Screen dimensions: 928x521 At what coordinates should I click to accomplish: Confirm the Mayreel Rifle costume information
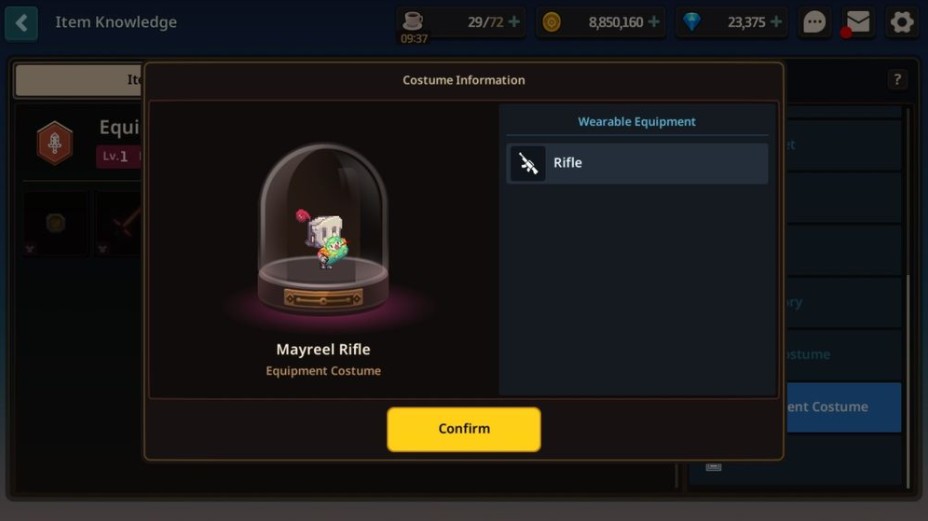[463, 429]
